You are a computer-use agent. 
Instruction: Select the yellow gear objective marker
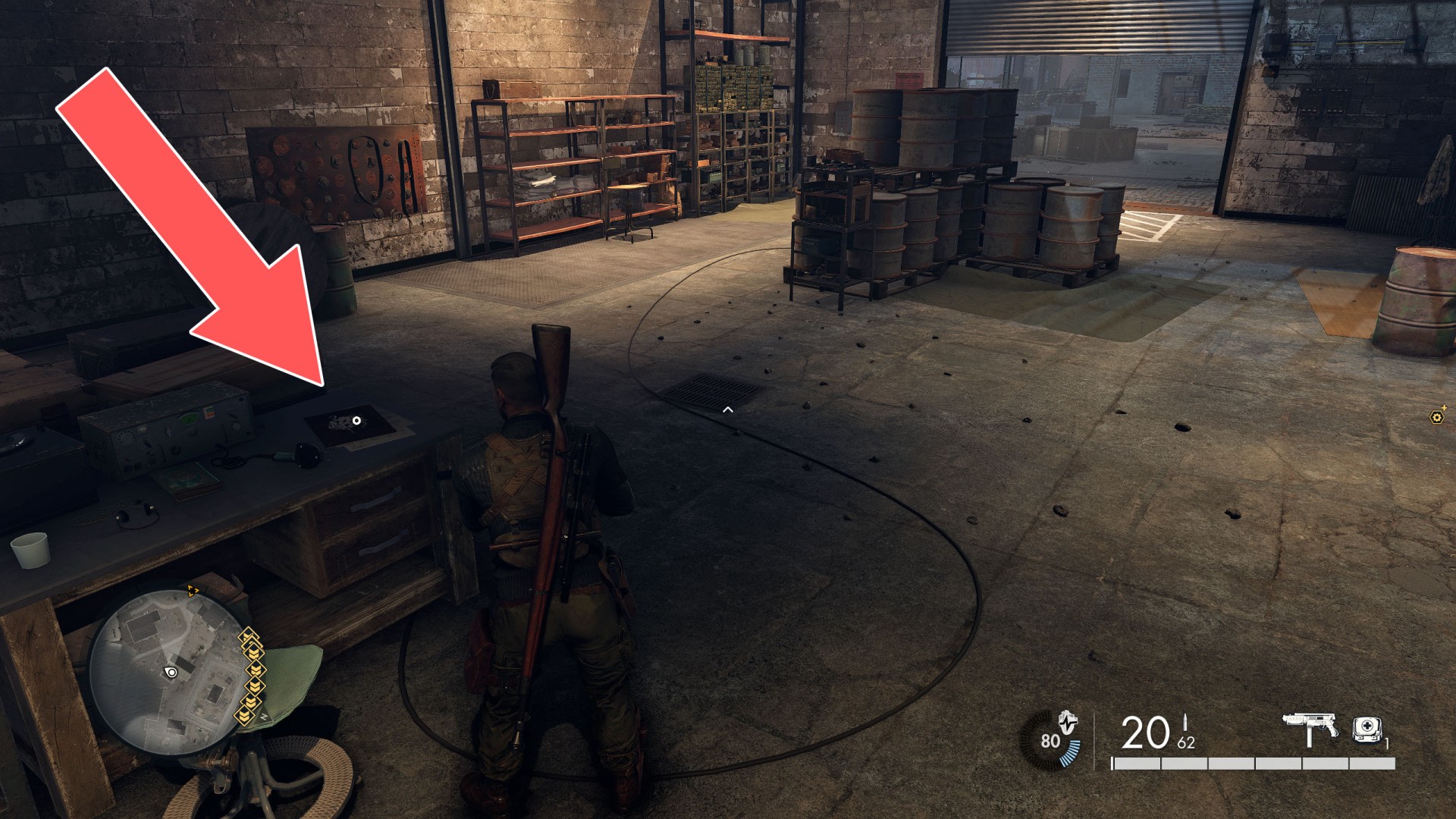click(1436, 416)
